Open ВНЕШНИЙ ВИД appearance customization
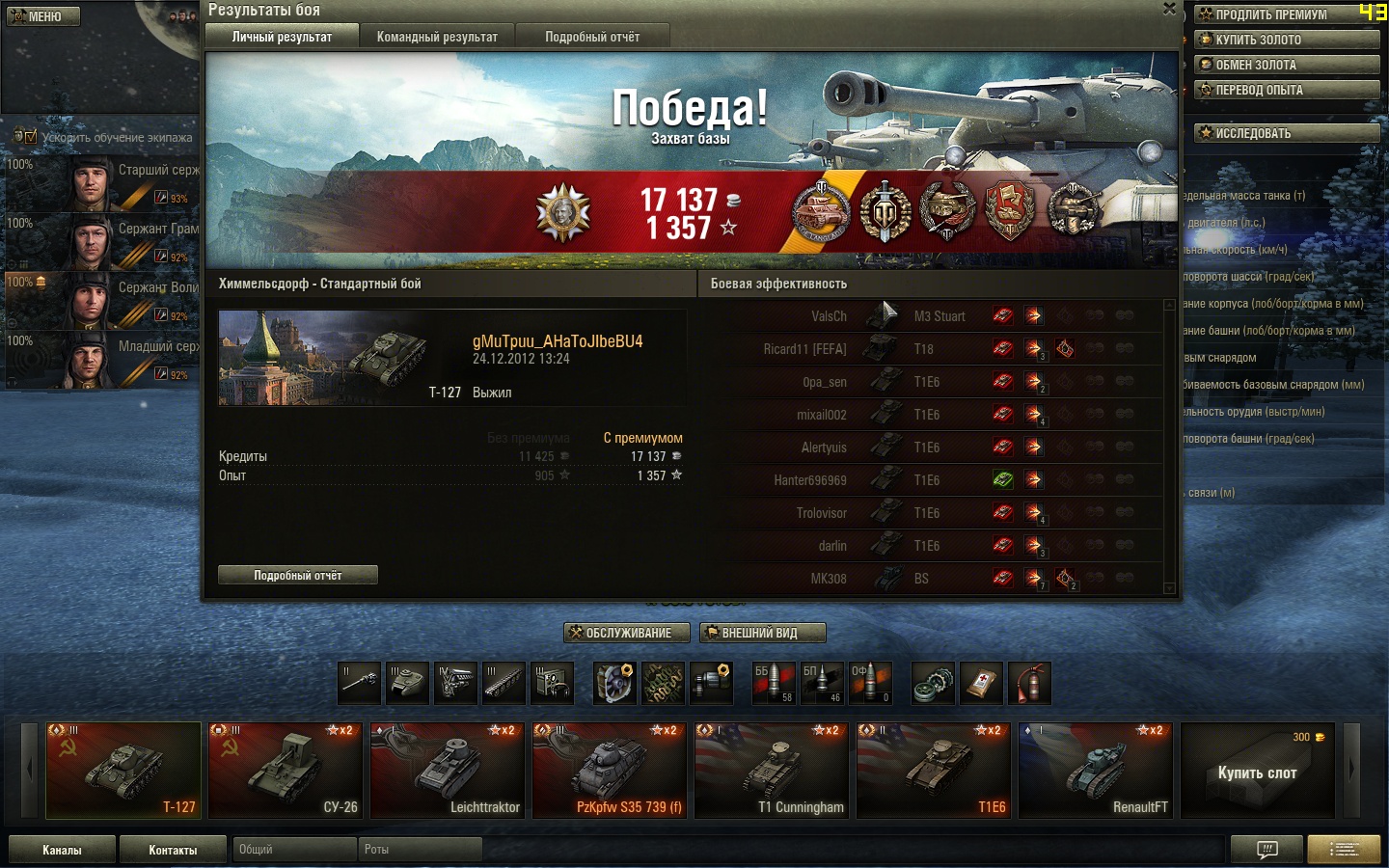 pos(762,633)
